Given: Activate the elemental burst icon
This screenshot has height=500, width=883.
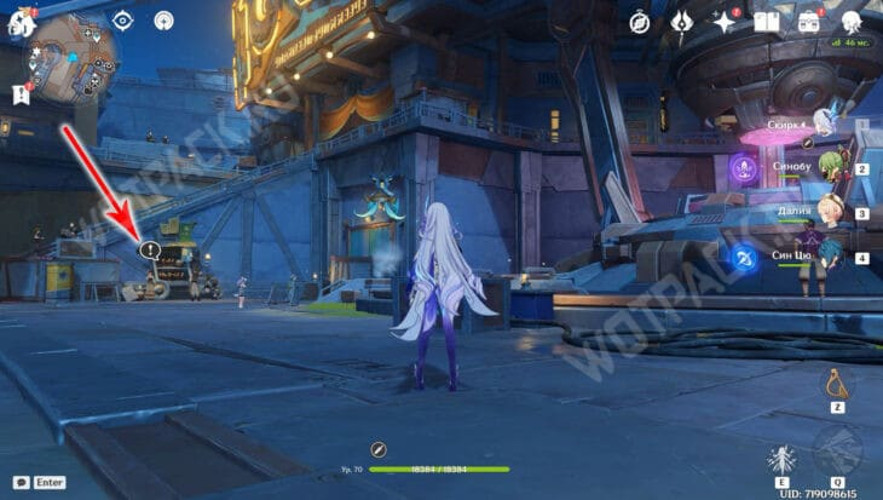Looking at the screenshot, I should tap(838, 453).
